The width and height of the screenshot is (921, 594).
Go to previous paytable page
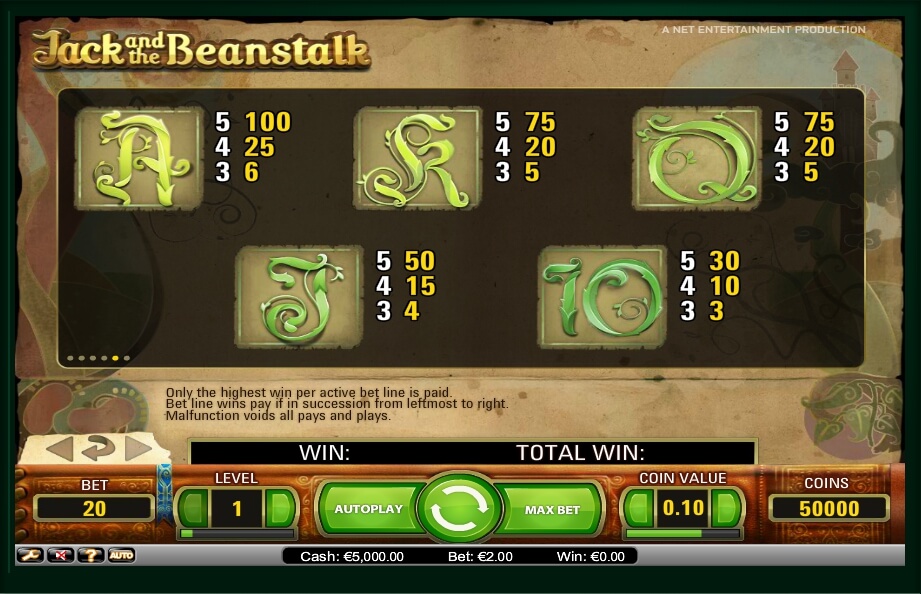pyautogui.click(x=60, y=449)
